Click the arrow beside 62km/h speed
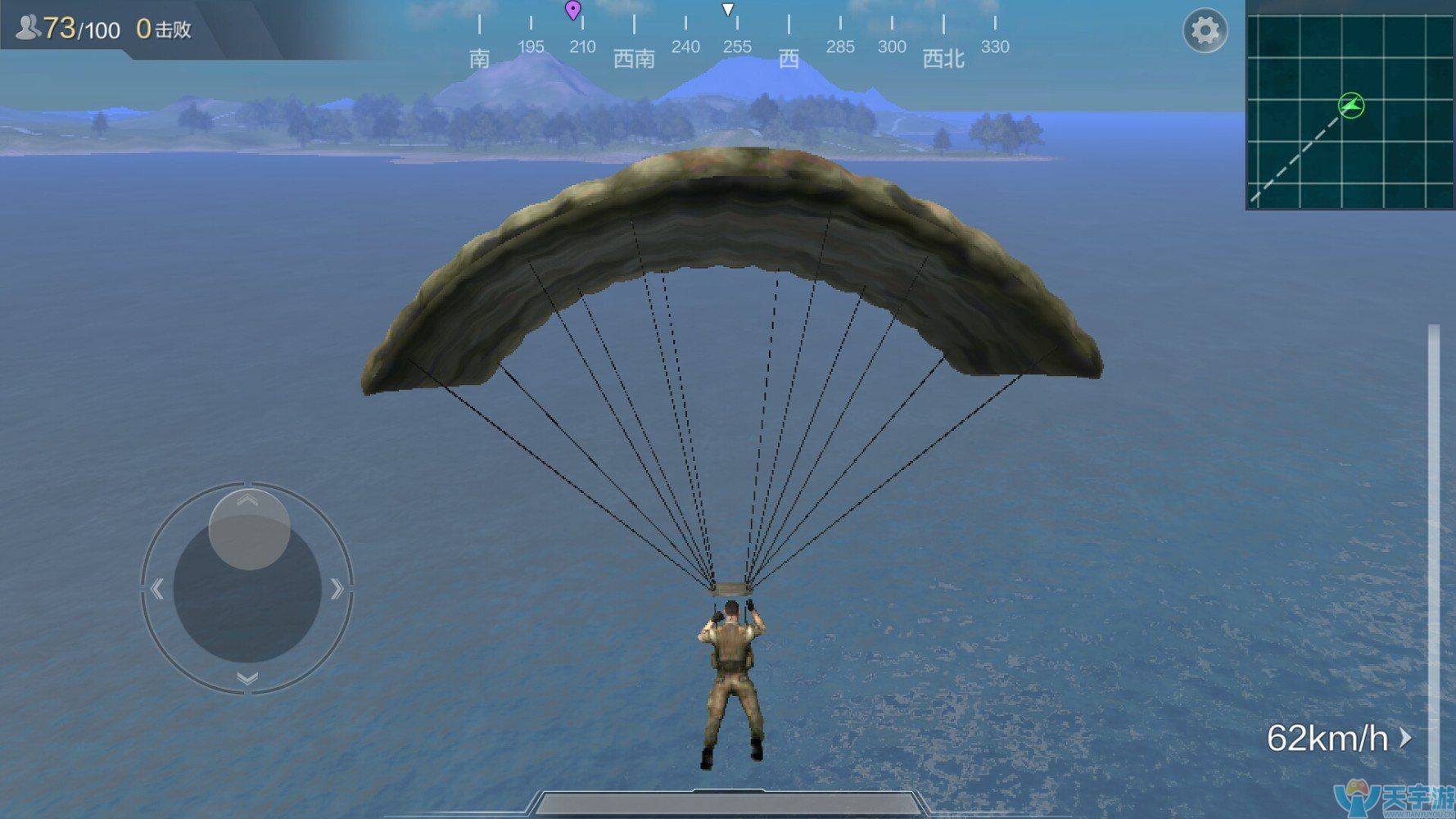This screenshot has width=1456, height=819. (1406, 738)
